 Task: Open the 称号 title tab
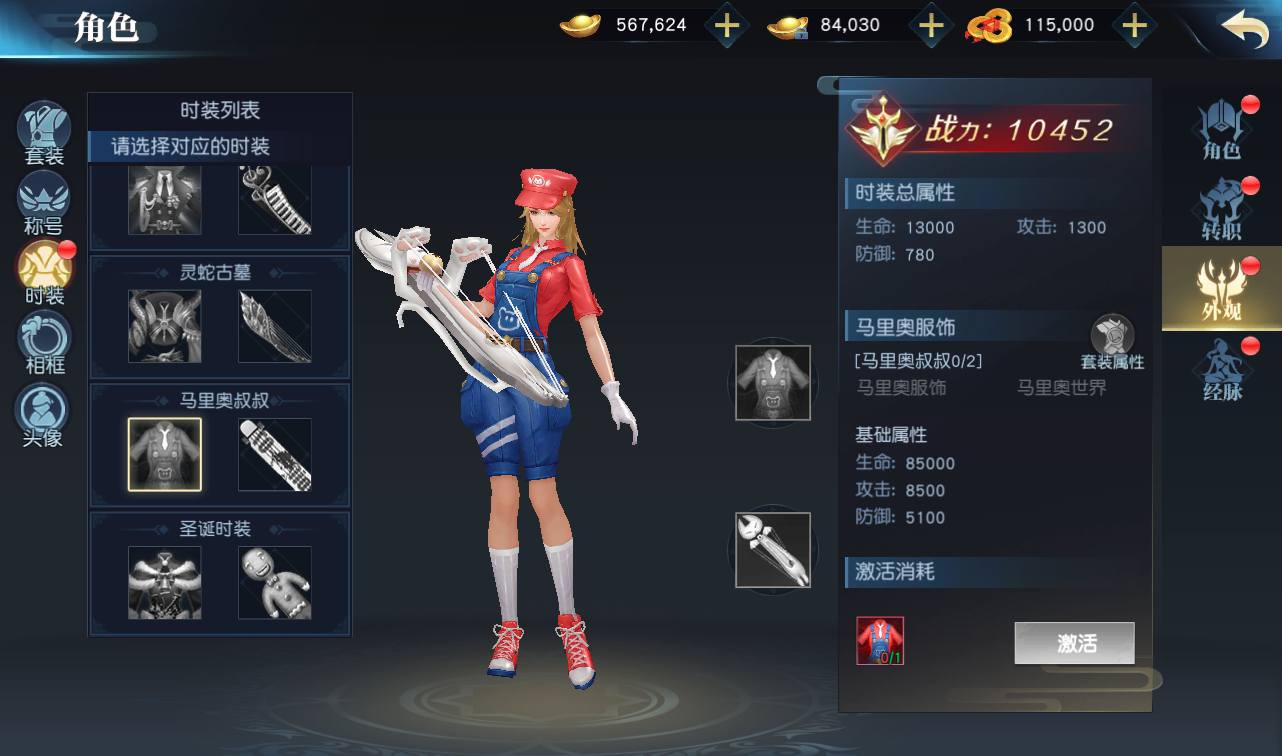44,202
